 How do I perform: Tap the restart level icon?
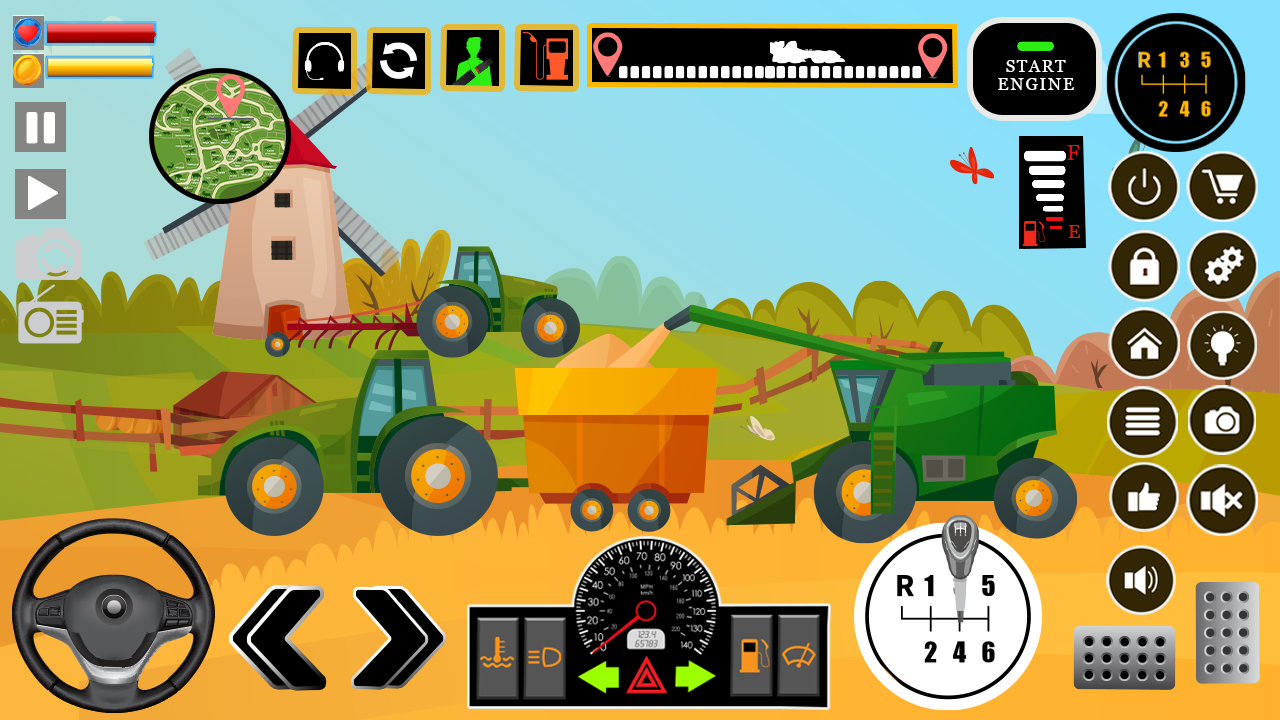(396, 60)
